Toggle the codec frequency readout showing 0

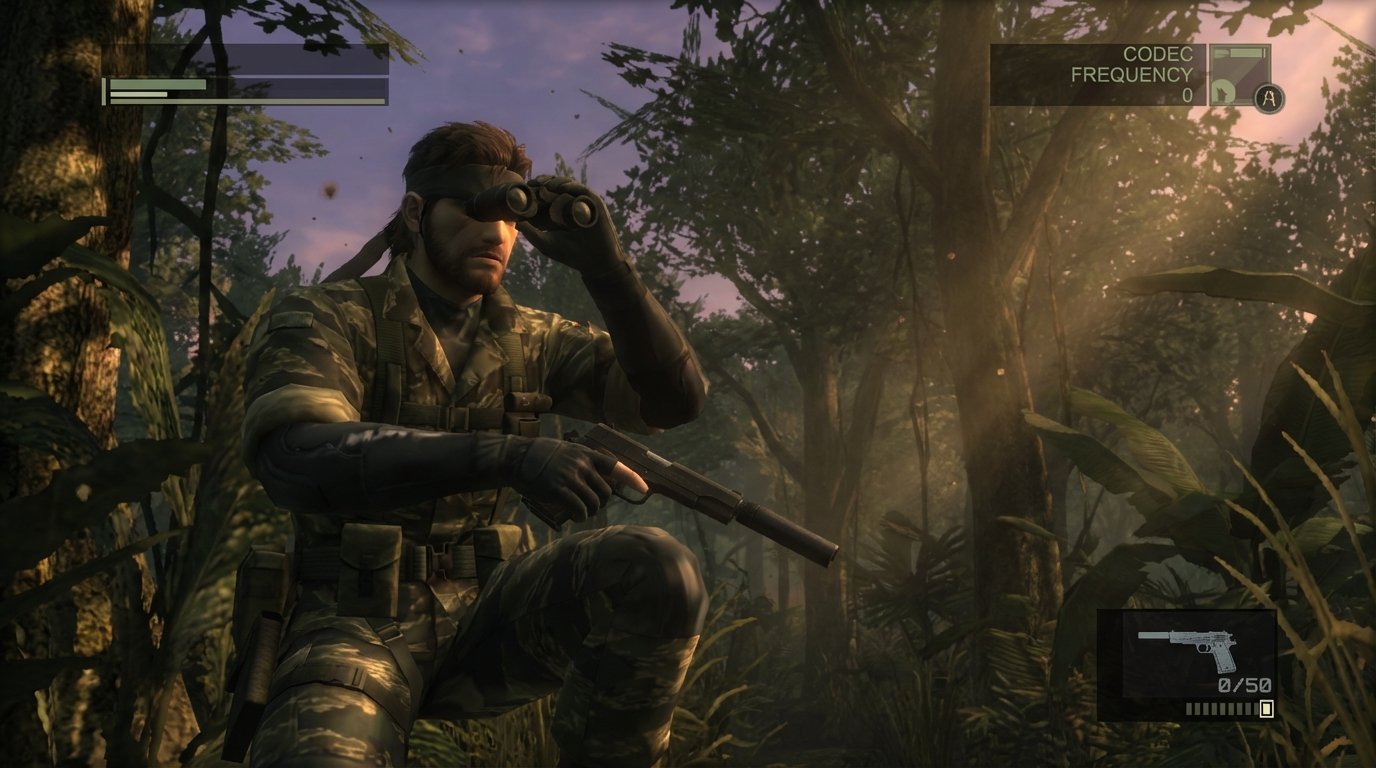[x=1188, y=93]
